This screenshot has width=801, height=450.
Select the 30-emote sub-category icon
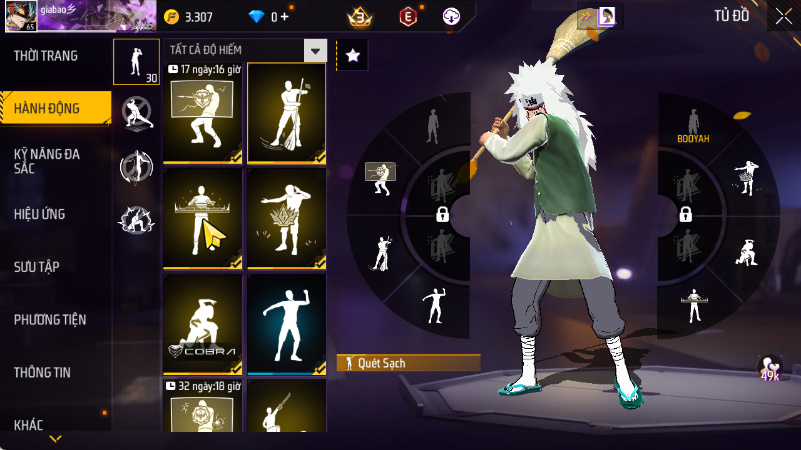[x=135, y=62]
